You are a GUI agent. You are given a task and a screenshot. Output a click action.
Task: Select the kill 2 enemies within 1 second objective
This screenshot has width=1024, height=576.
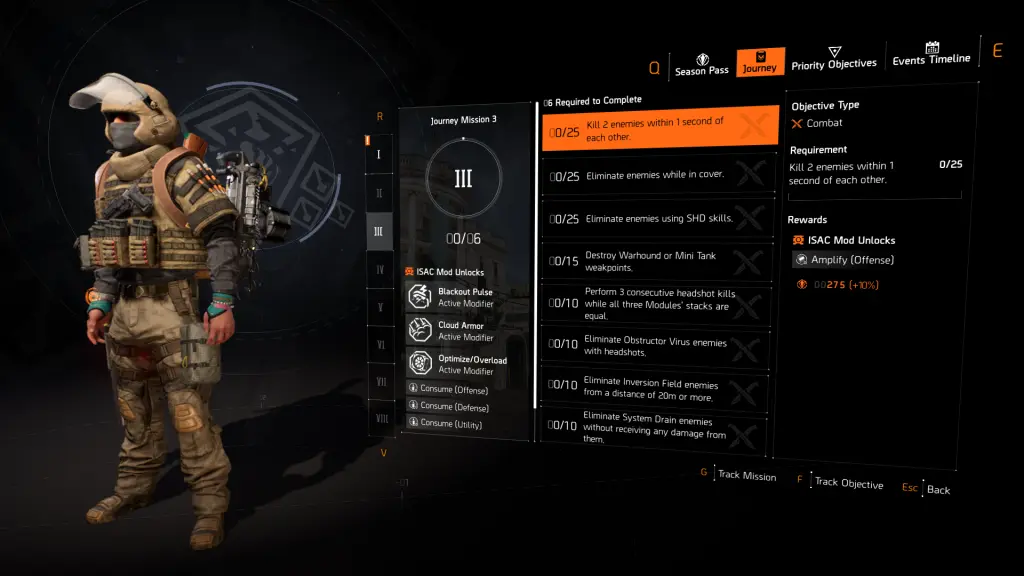coord(659,129)
